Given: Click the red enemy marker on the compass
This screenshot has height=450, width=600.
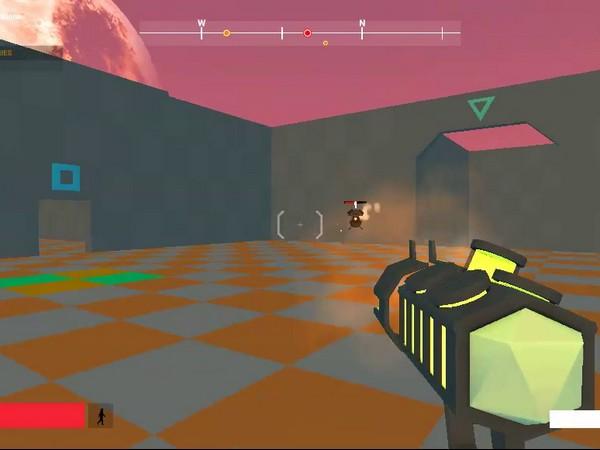Looking at the screenshot, I should coord(307,34).
